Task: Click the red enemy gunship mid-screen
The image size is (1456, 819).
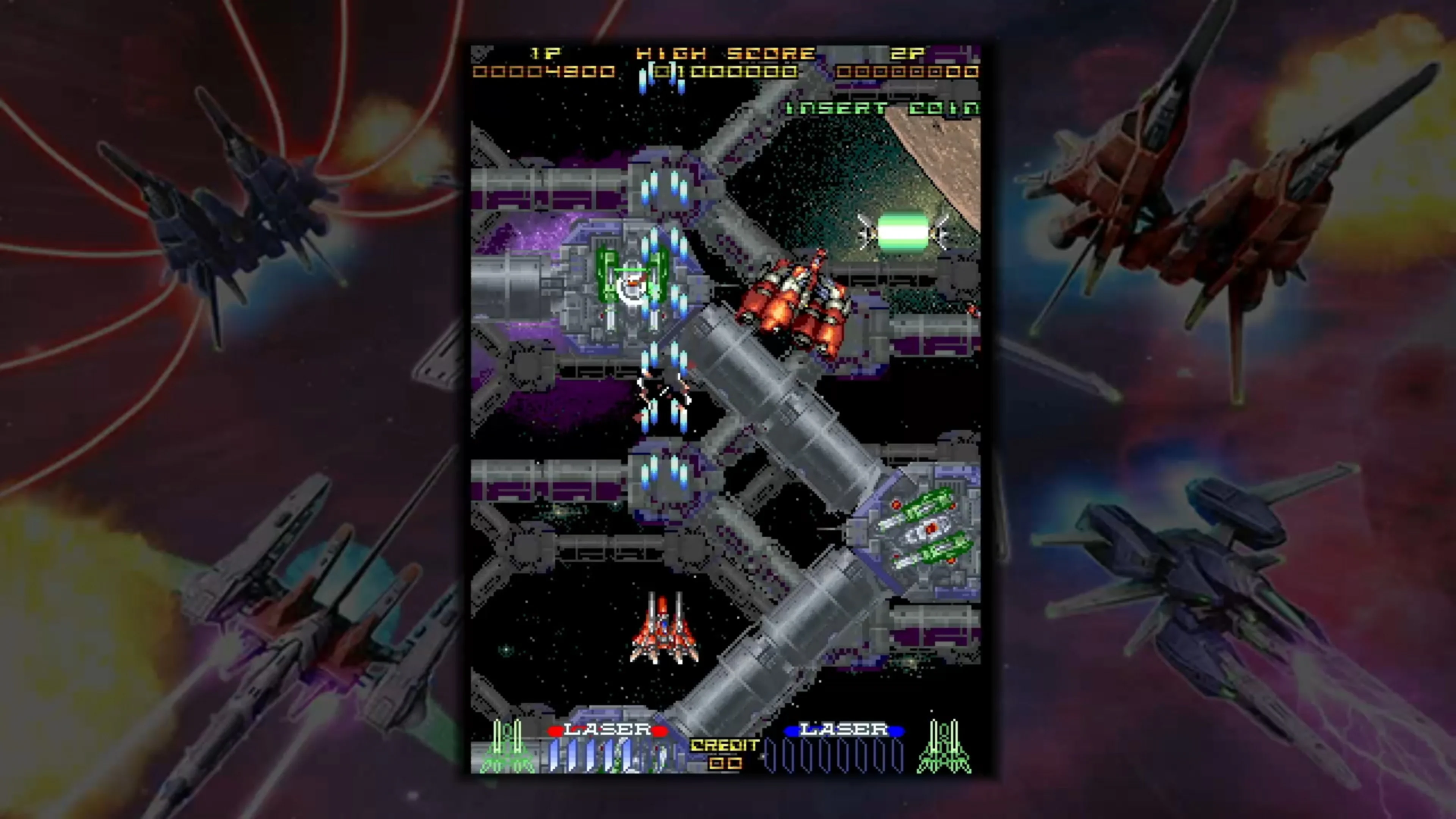Action: point(791,305)
